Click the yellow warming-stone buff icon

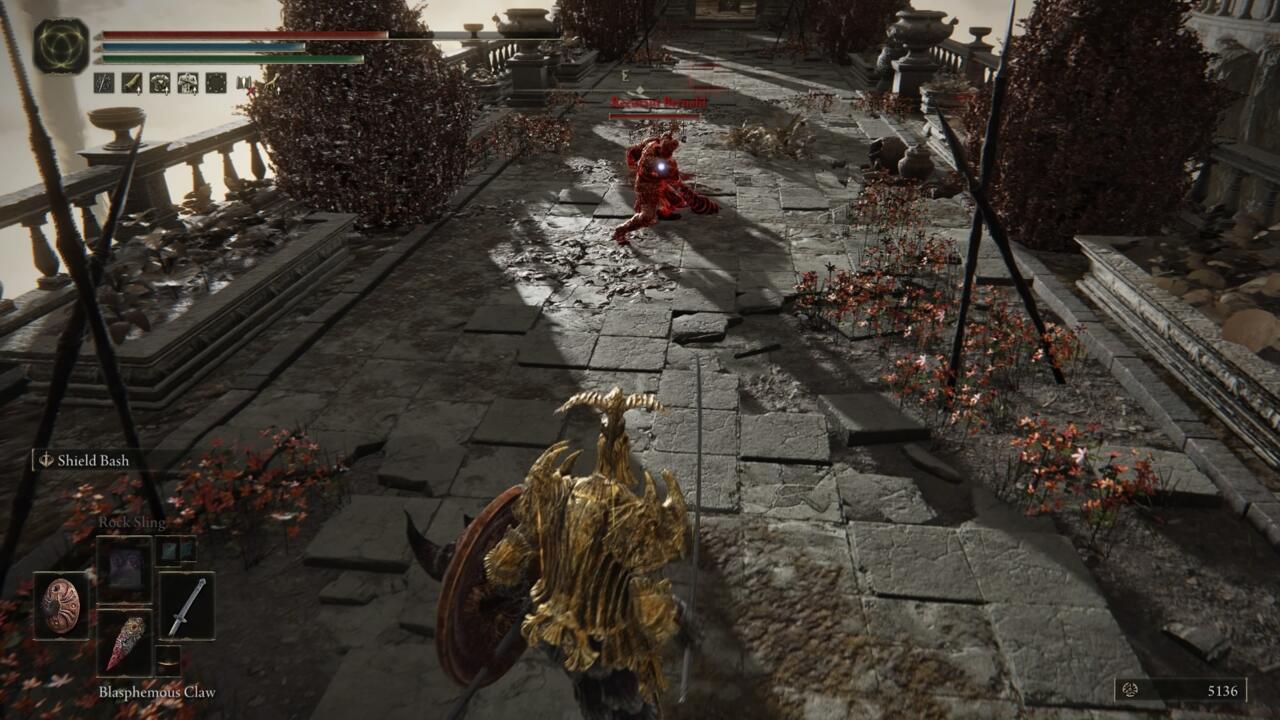click(131, 82)
